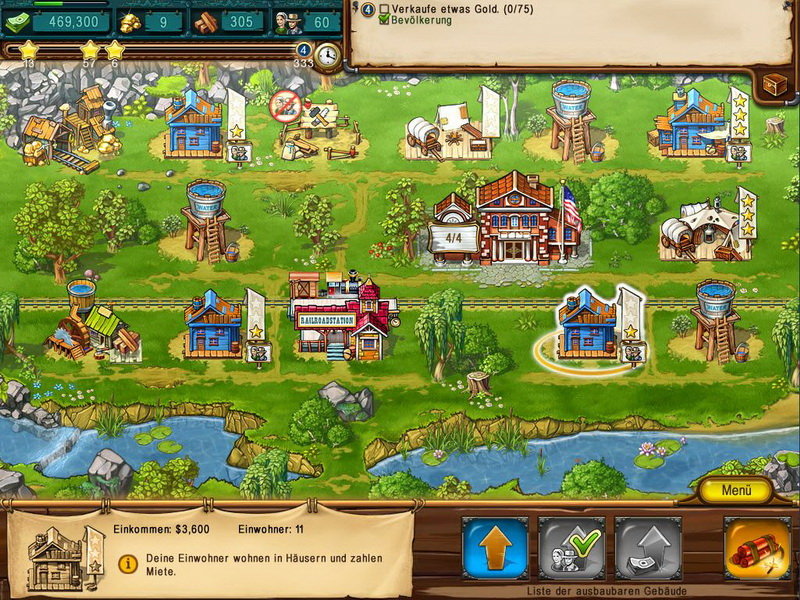Click the blue upgrade arrow button
The image size is (800, 600).
(x=495, y=548)
